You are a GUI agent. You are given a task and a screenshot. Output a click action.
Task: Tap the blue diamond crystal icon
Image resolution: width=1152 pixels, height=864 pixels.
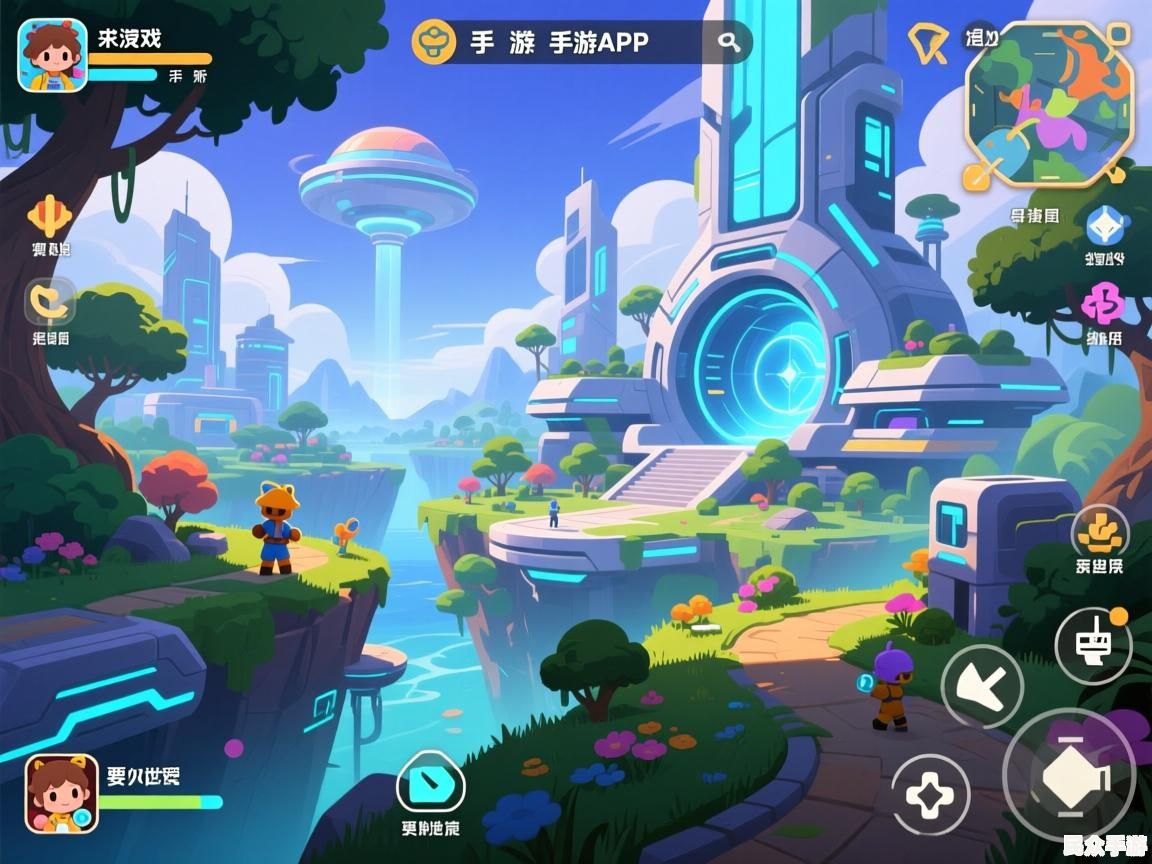point(1107,226)
